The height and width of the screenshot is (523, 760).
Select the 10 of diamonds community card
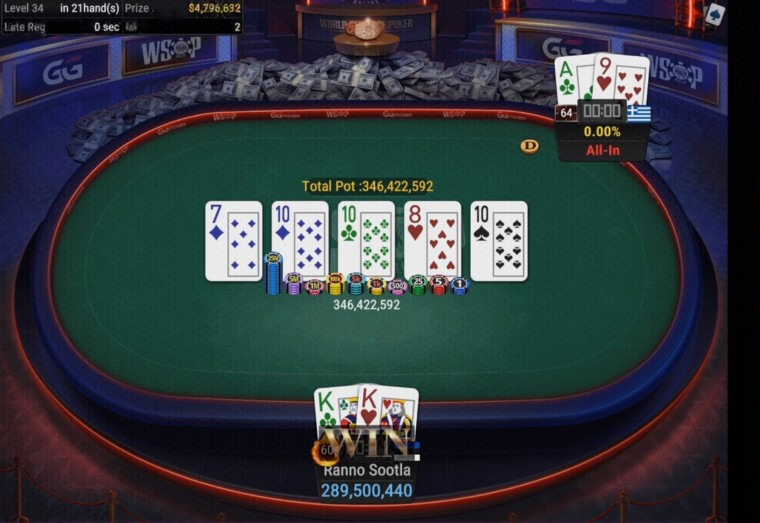click(300, 241)
